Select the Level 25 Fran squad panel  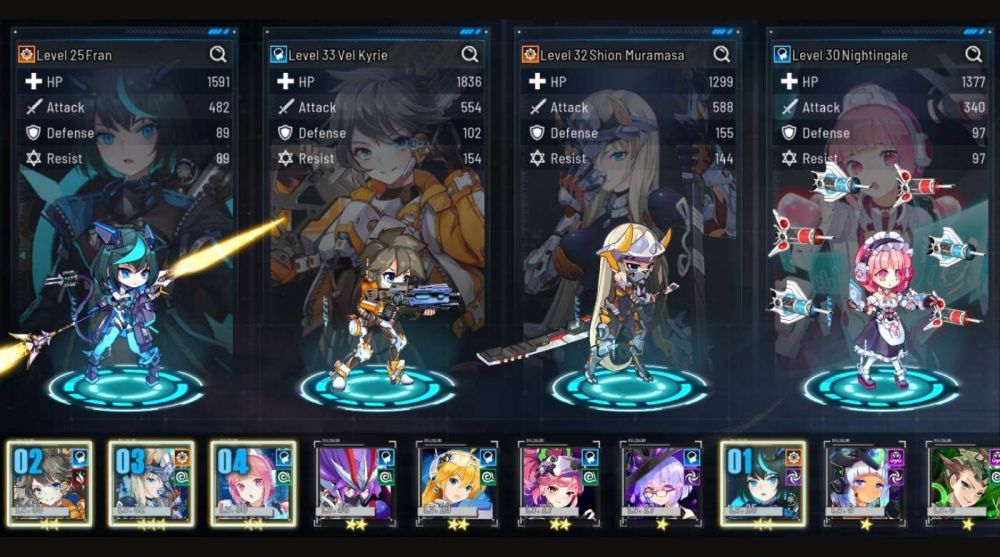[123, 250]
